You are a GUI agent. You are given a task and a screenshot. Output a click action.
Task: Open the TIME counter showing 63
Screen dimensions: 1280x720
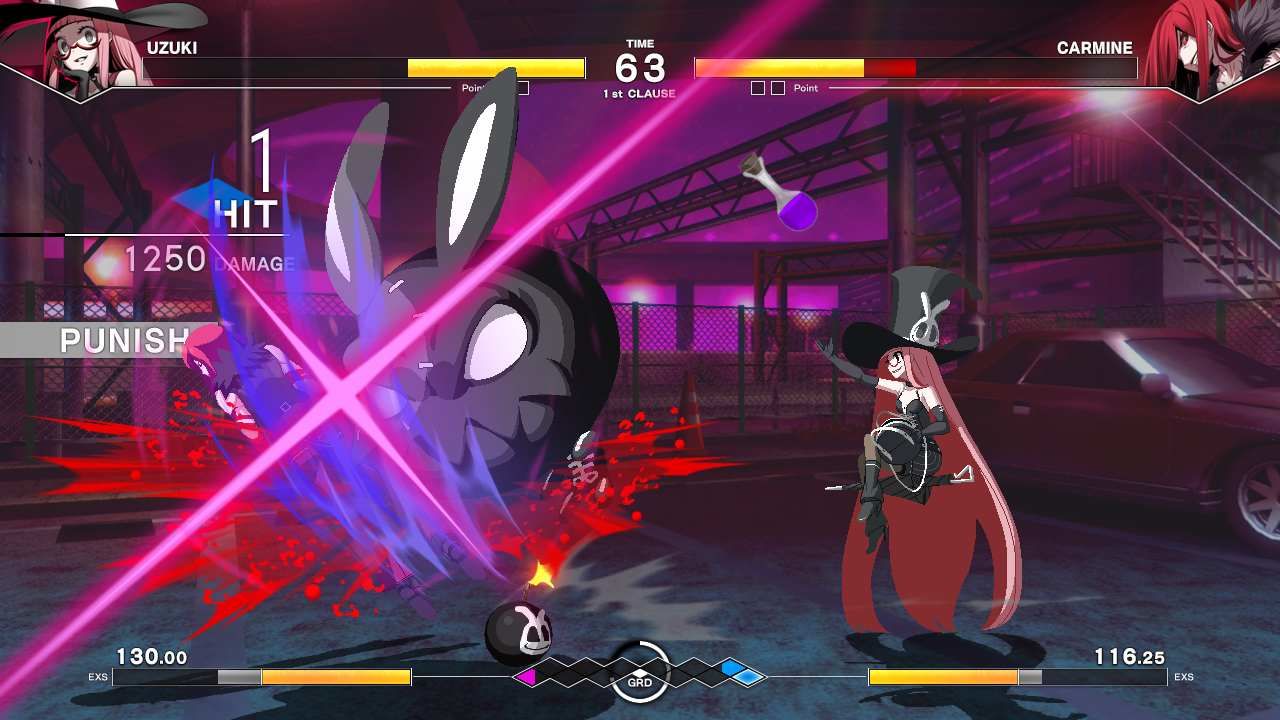tap(638, 63)
